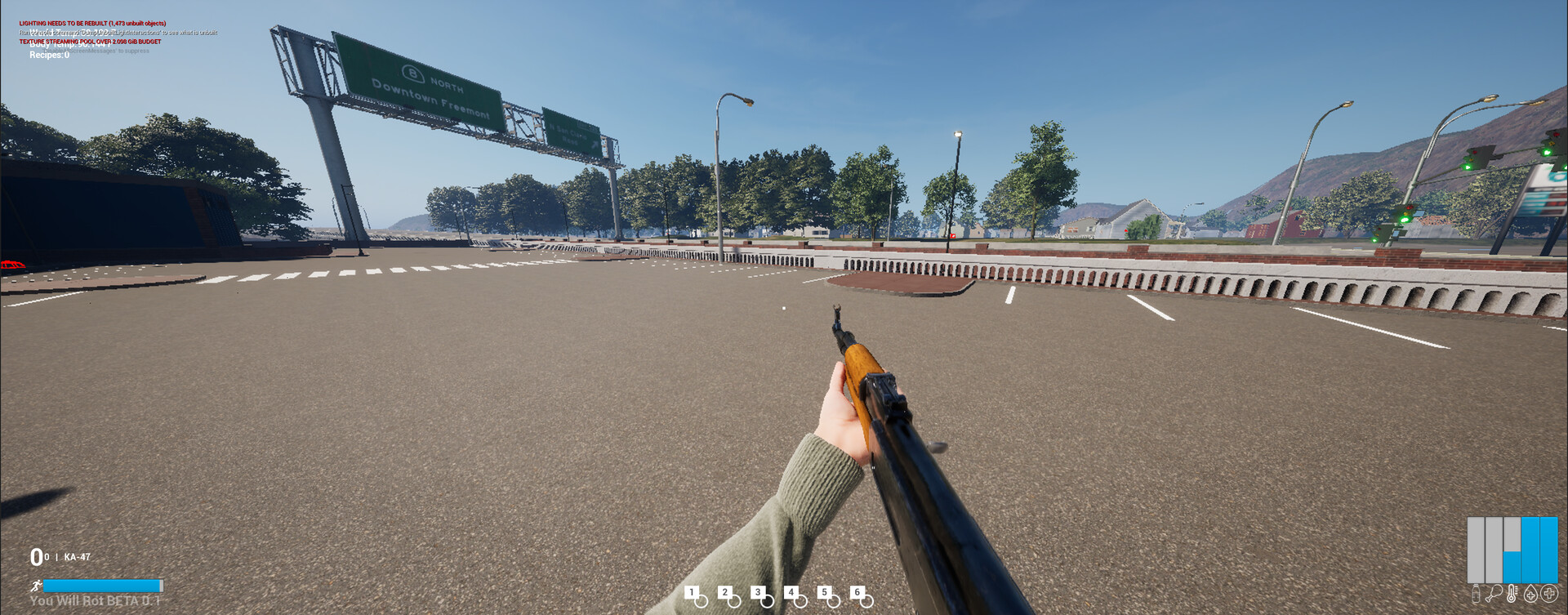Click the droplet hydration icon
This screenshot has width=1568, height=615.
coord(1530,593)
